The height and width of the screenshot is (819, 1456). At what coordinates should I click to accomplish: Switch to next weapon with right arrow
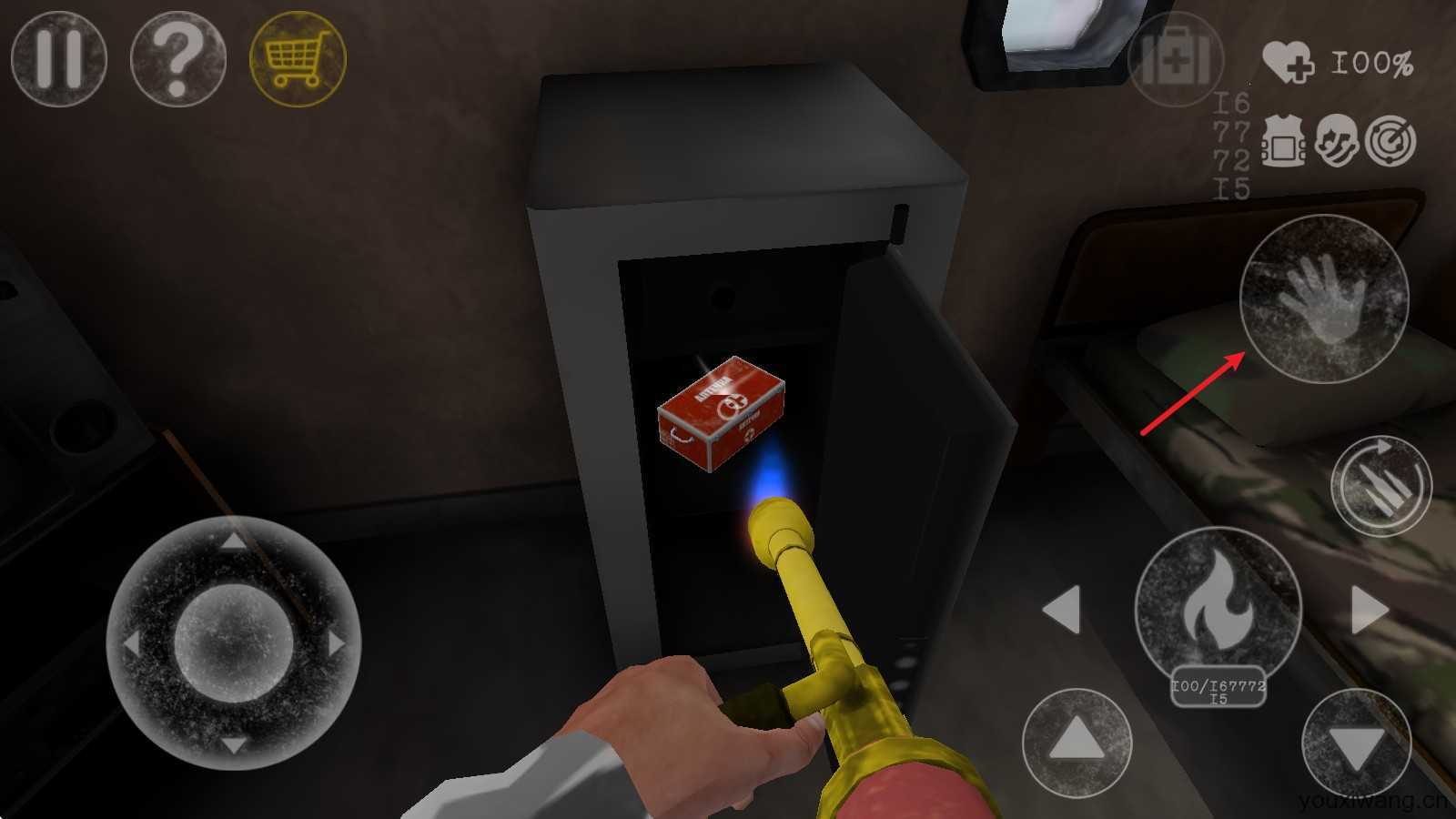(x=1369, y=609)
